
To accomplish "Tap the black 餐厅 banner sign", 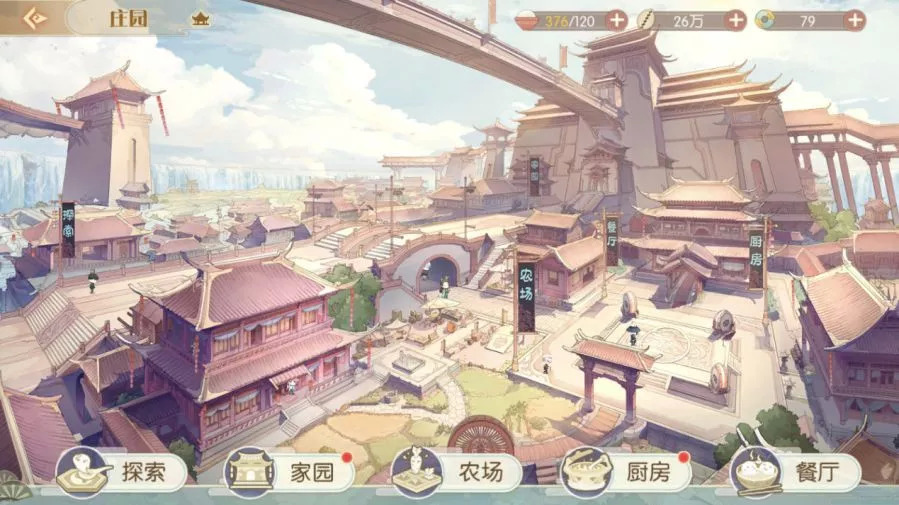I will tap(611, 239).
